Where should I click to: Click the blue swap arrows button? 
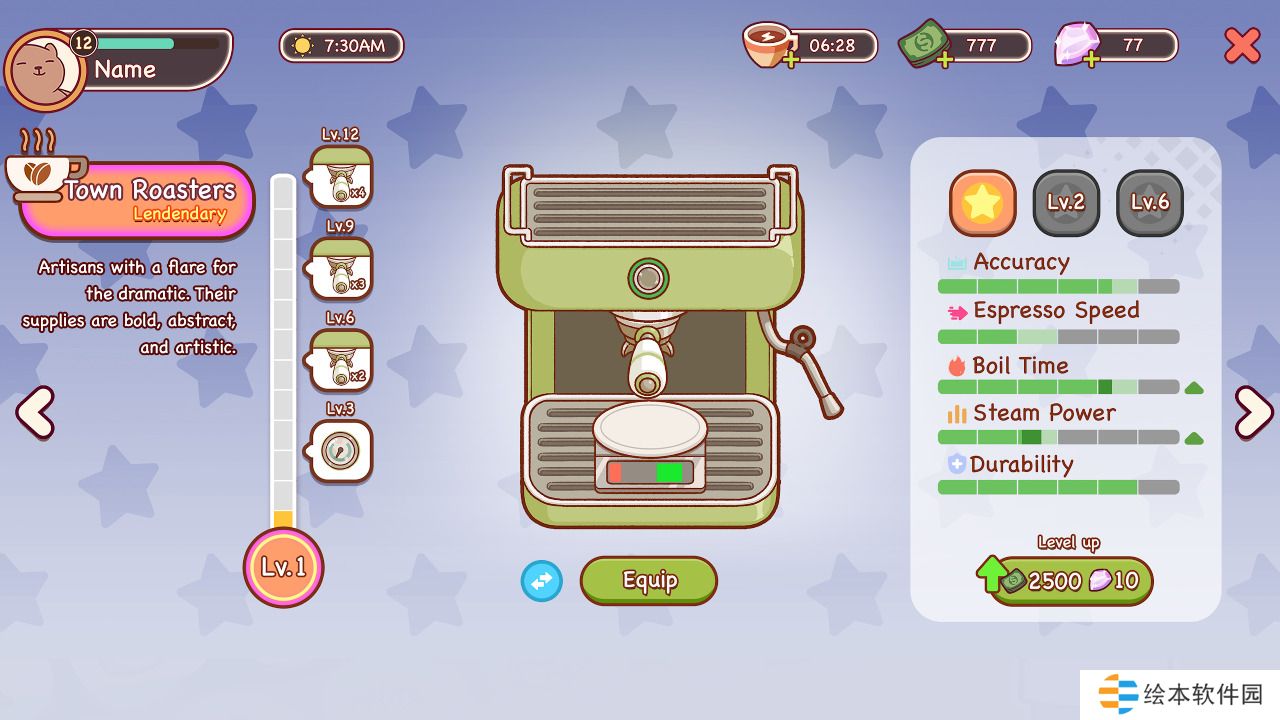point(542,581)
